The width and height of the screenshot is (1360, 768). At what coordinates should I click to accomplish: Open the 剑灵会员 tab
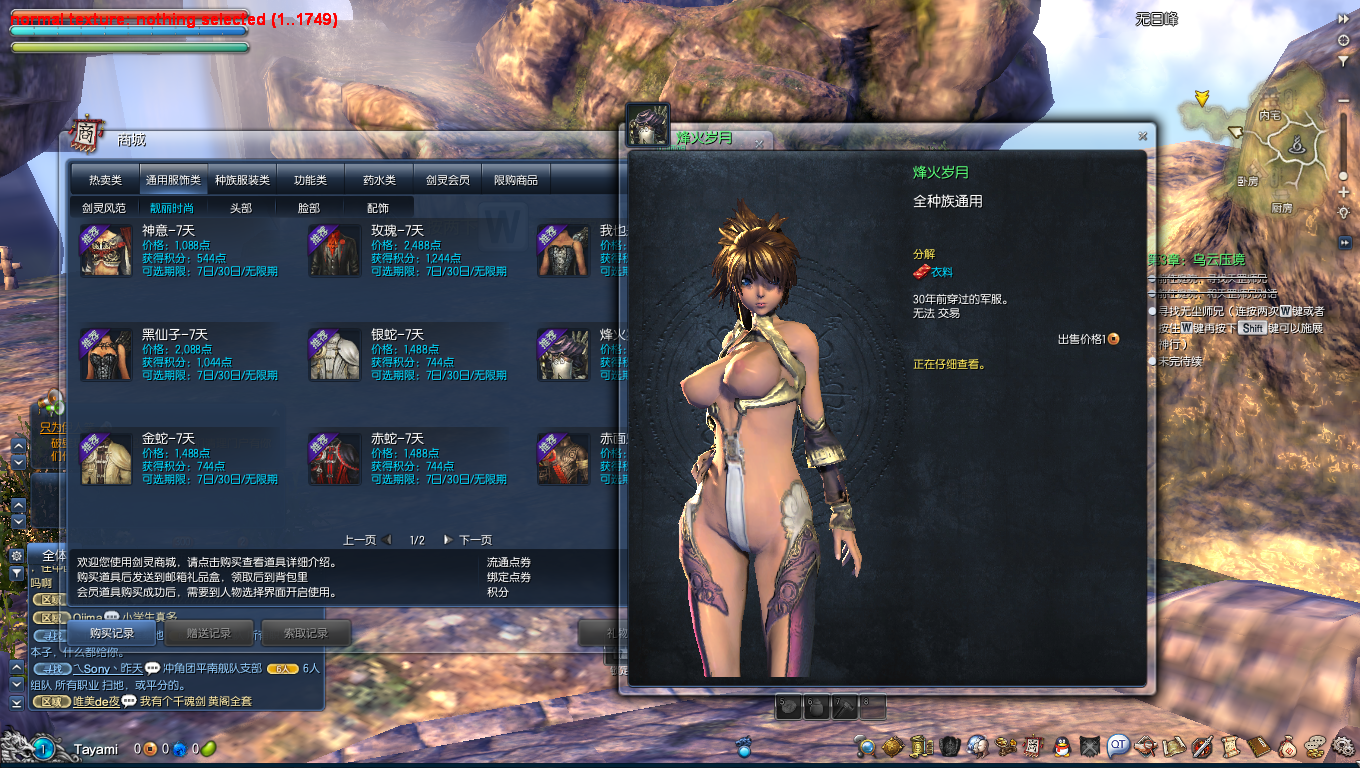tap(447, 180)
